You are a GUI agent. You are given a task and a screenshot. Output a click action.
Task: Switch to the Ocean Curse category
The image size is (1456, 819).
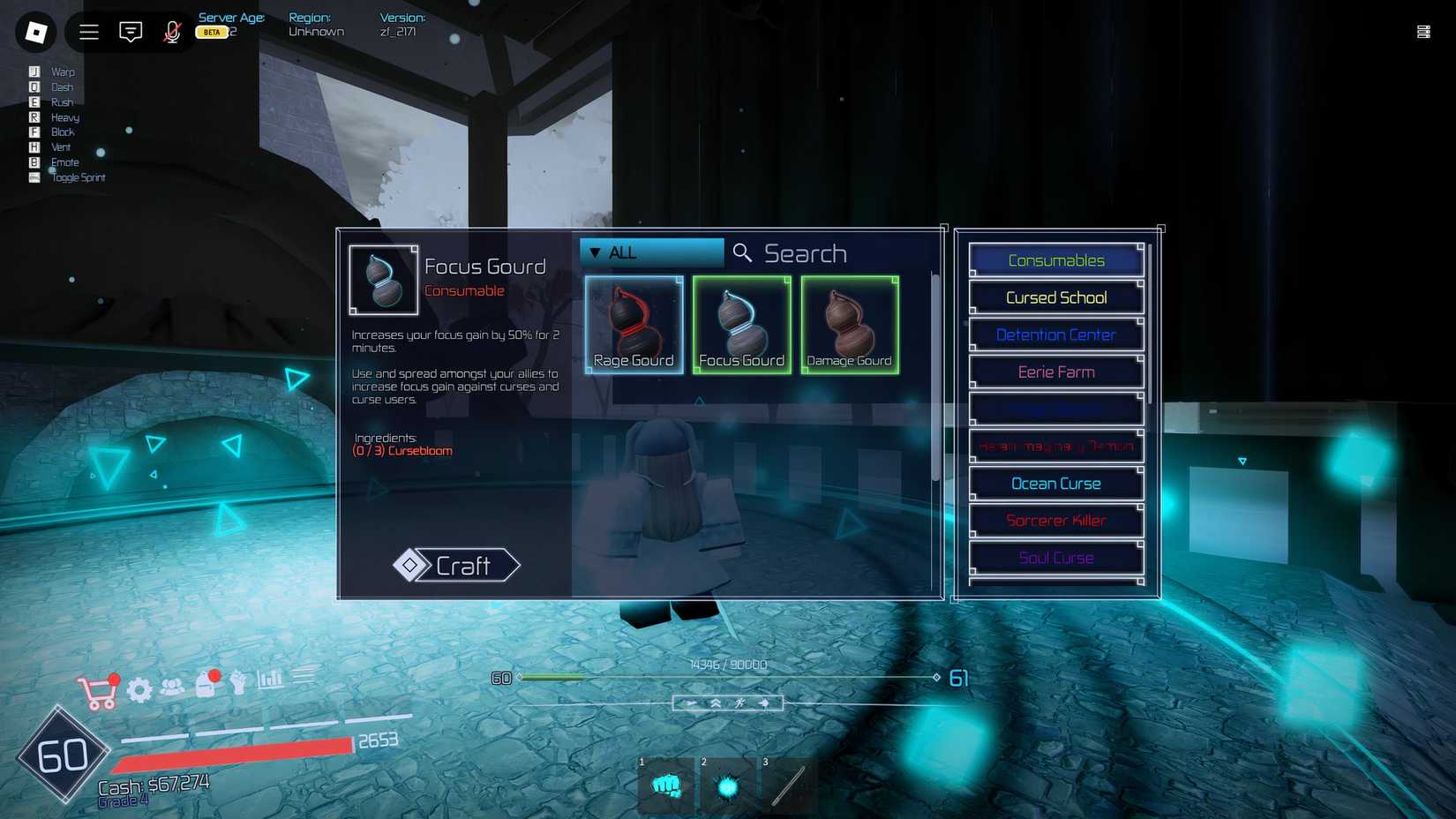pos(1056,484)
